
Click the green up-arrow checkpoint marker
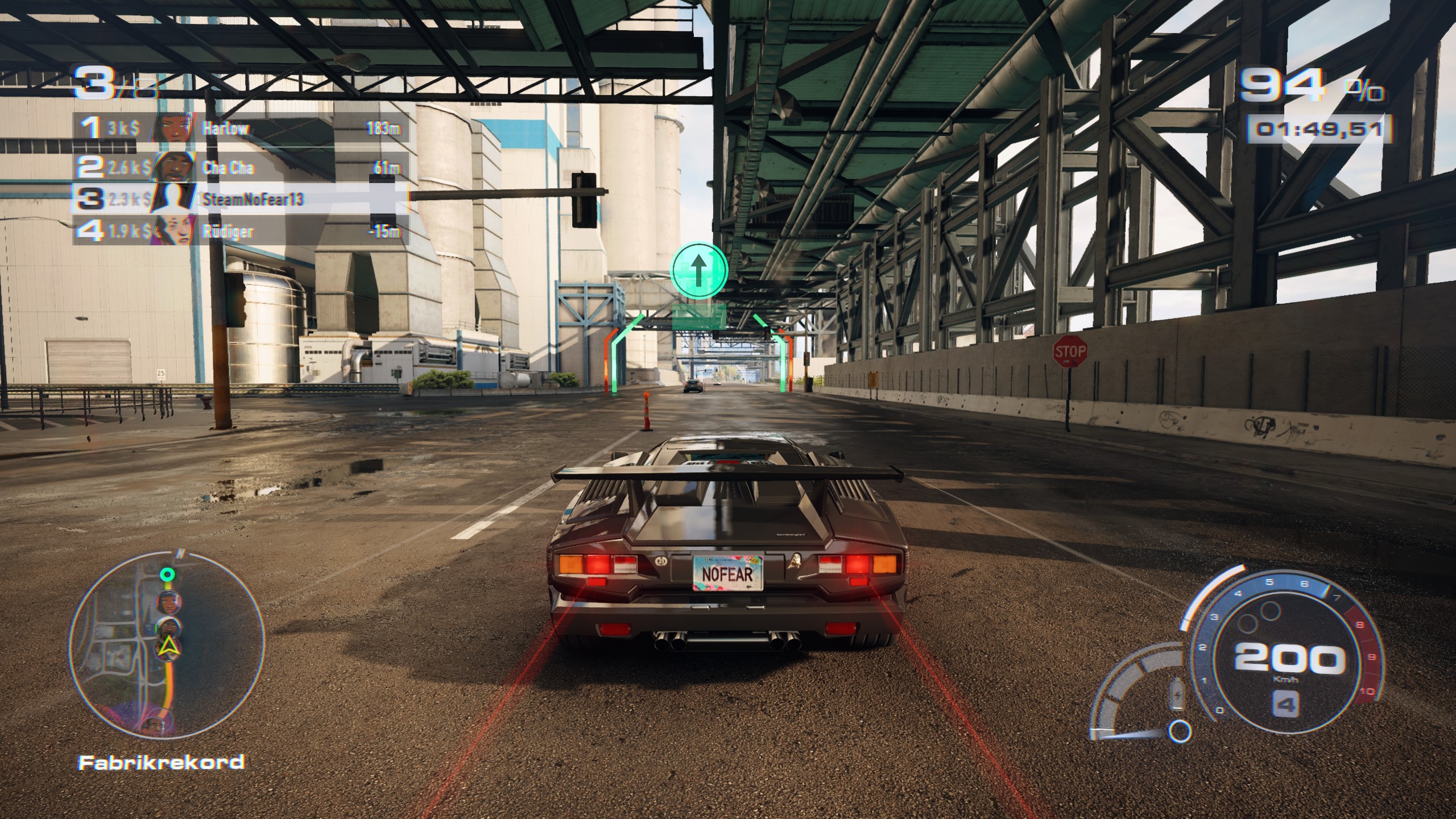pyautogui.click(x=699, y=270)
